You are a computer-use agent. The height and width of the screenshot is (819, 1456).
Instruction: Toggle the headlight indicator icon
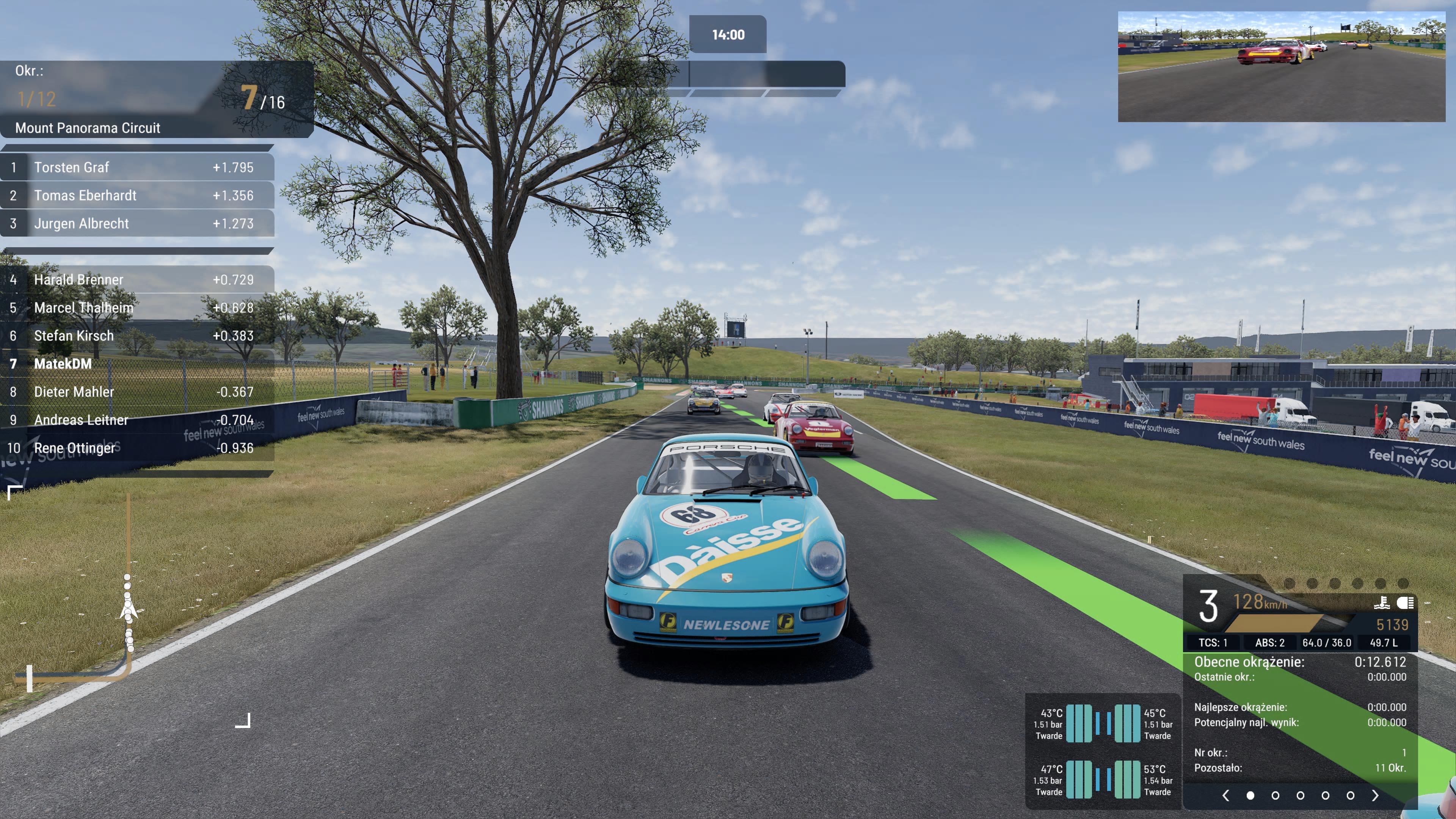[x=1404, y=603]
